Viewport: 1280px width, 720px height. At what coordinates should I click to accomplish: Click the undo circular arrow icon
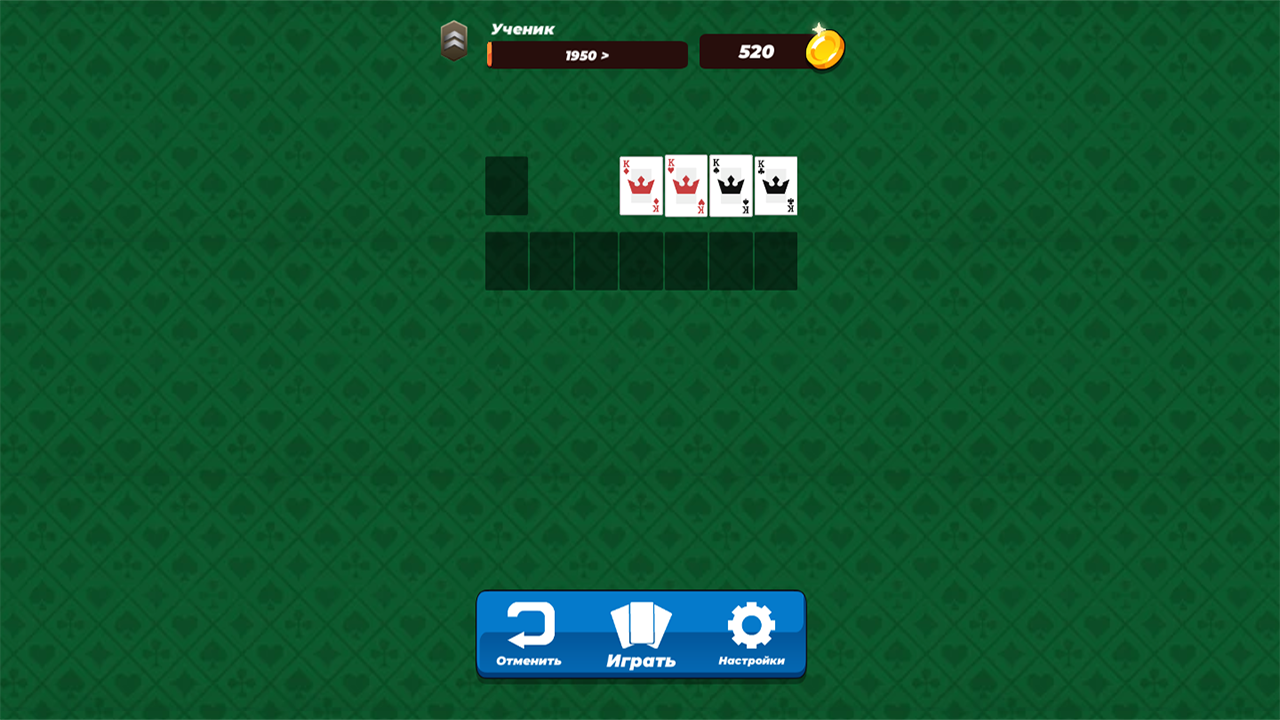point(530,626)
